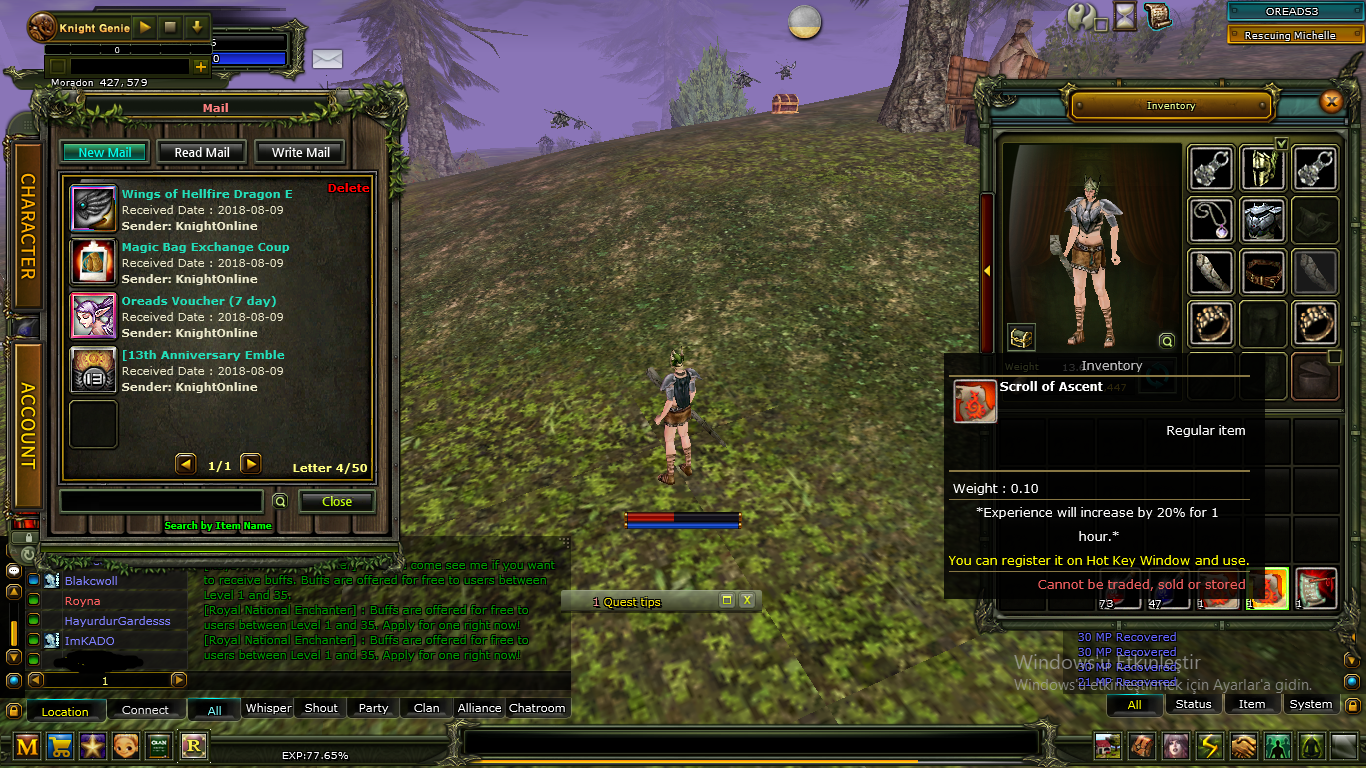The image size is (1366, 768).
Task: Switch to the Status message tab
Action: pyautogui.click(x=1194, y=704)
